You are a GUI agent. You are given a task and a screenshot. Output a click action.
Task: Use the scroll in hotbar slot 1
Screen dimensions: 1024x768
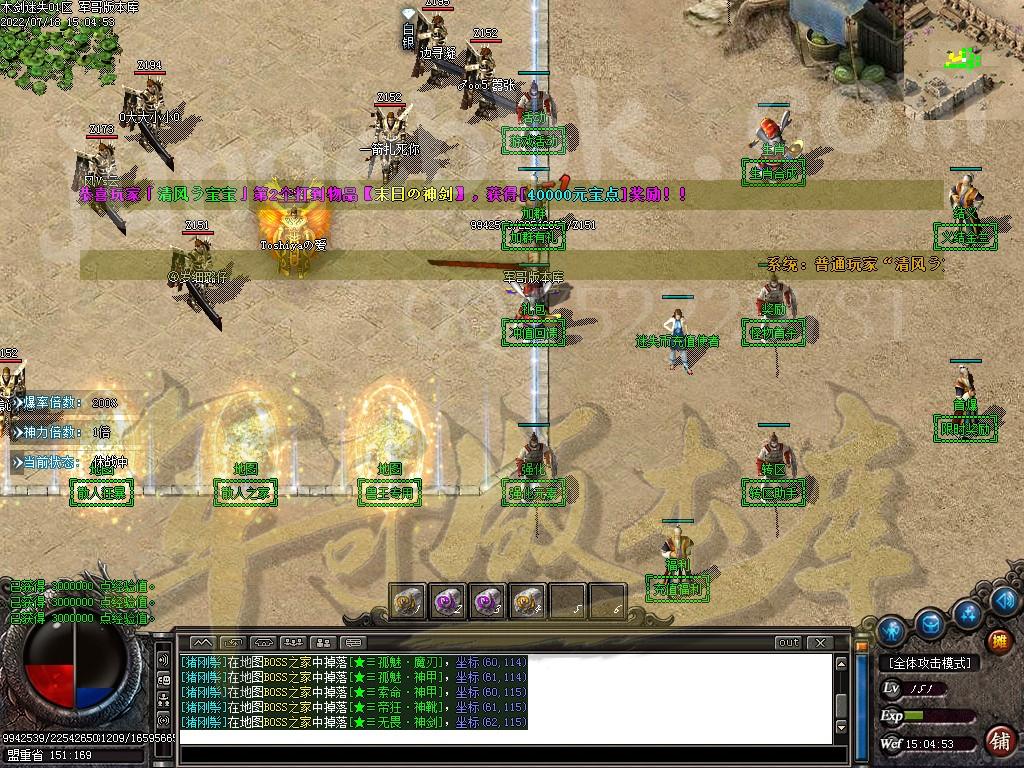(407, 601)
